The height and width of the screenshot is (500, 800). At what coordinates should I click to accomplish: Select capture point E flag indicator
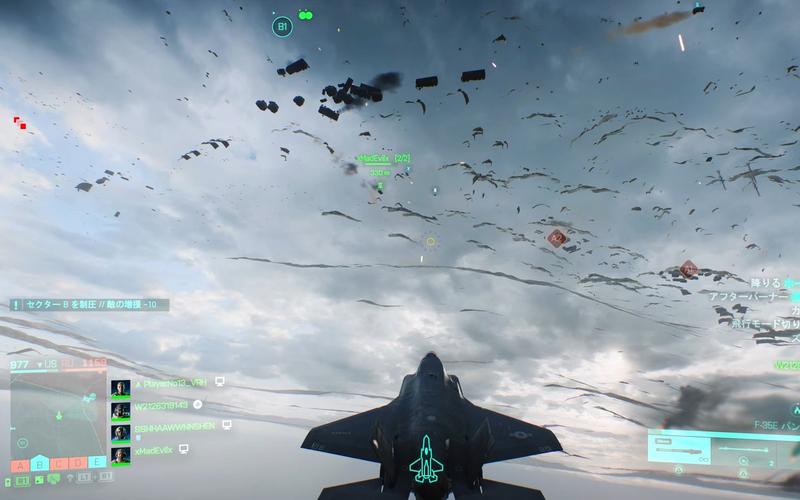click(x=97, y=463)
